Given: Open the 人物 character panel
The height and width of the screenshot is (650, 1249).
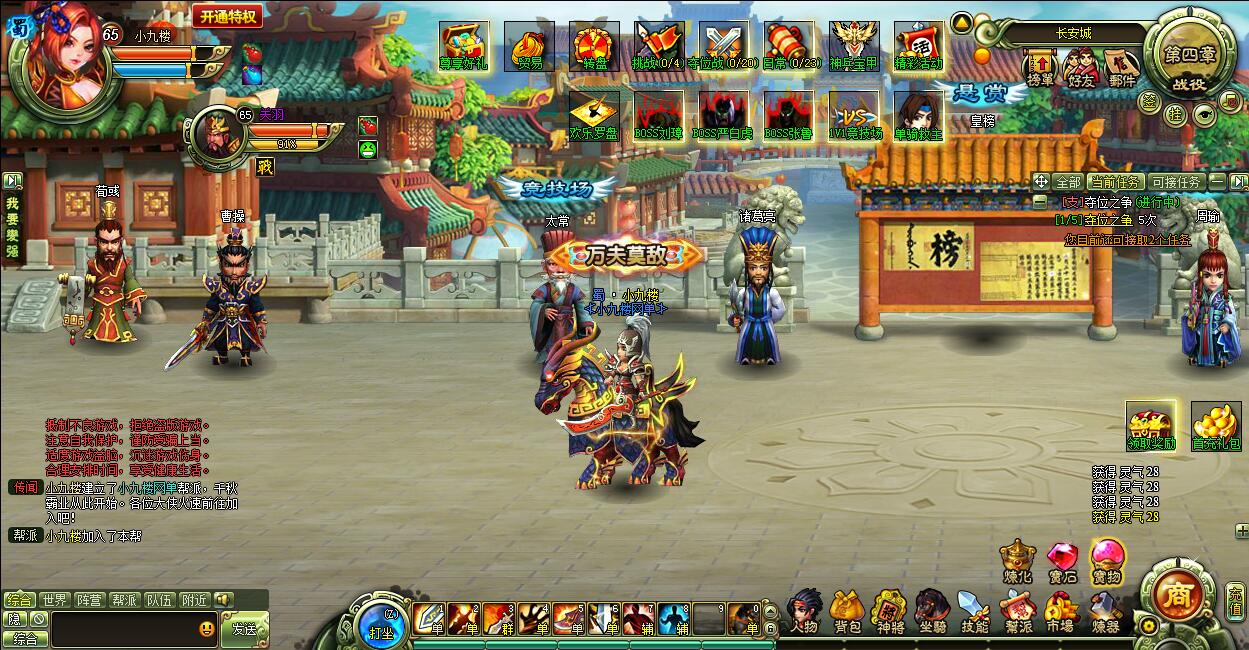Looking at the screenshot, I should [803, 611].
